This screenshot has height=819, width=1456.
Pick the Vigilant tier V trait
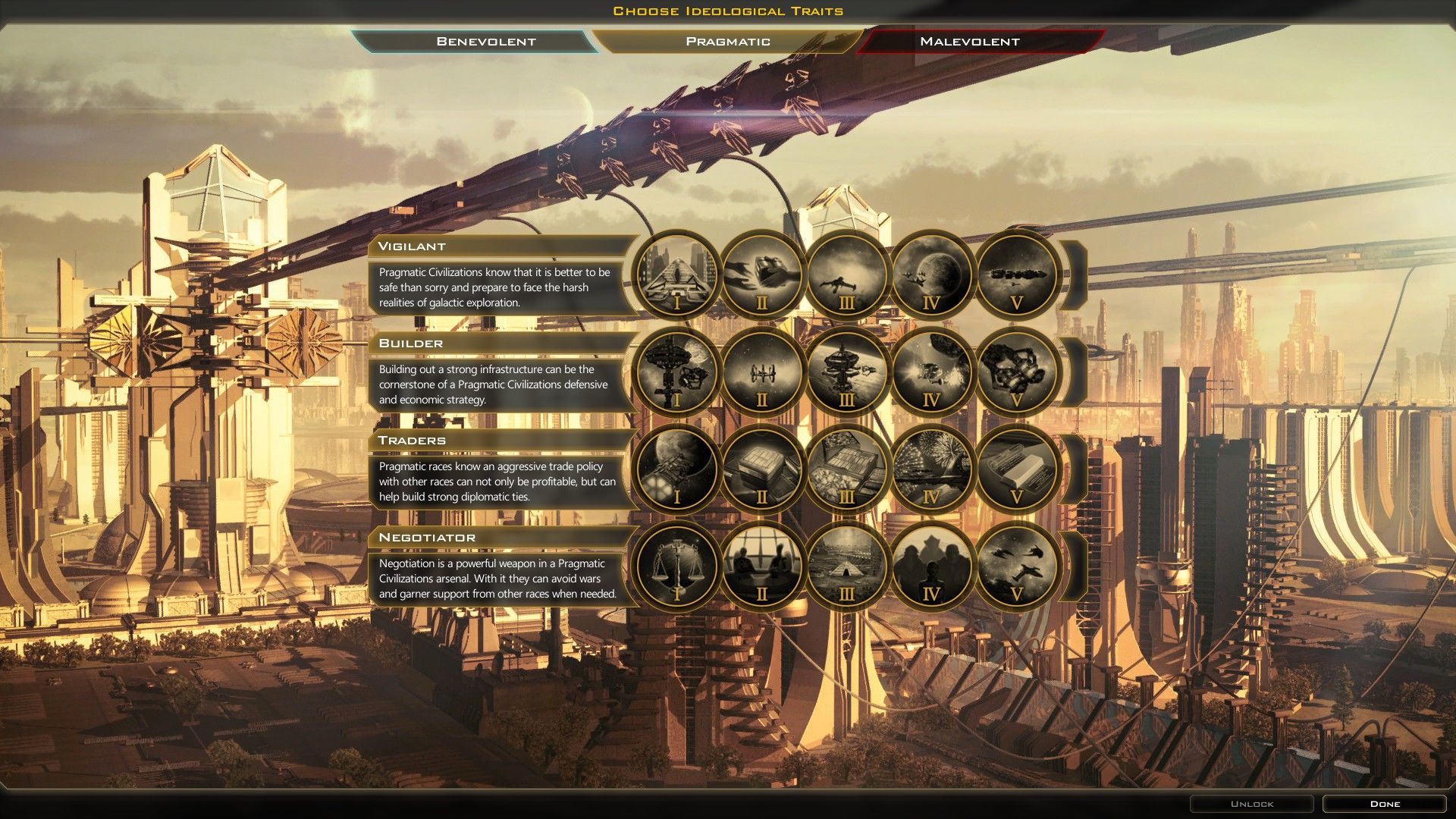tap(1016, 275)
